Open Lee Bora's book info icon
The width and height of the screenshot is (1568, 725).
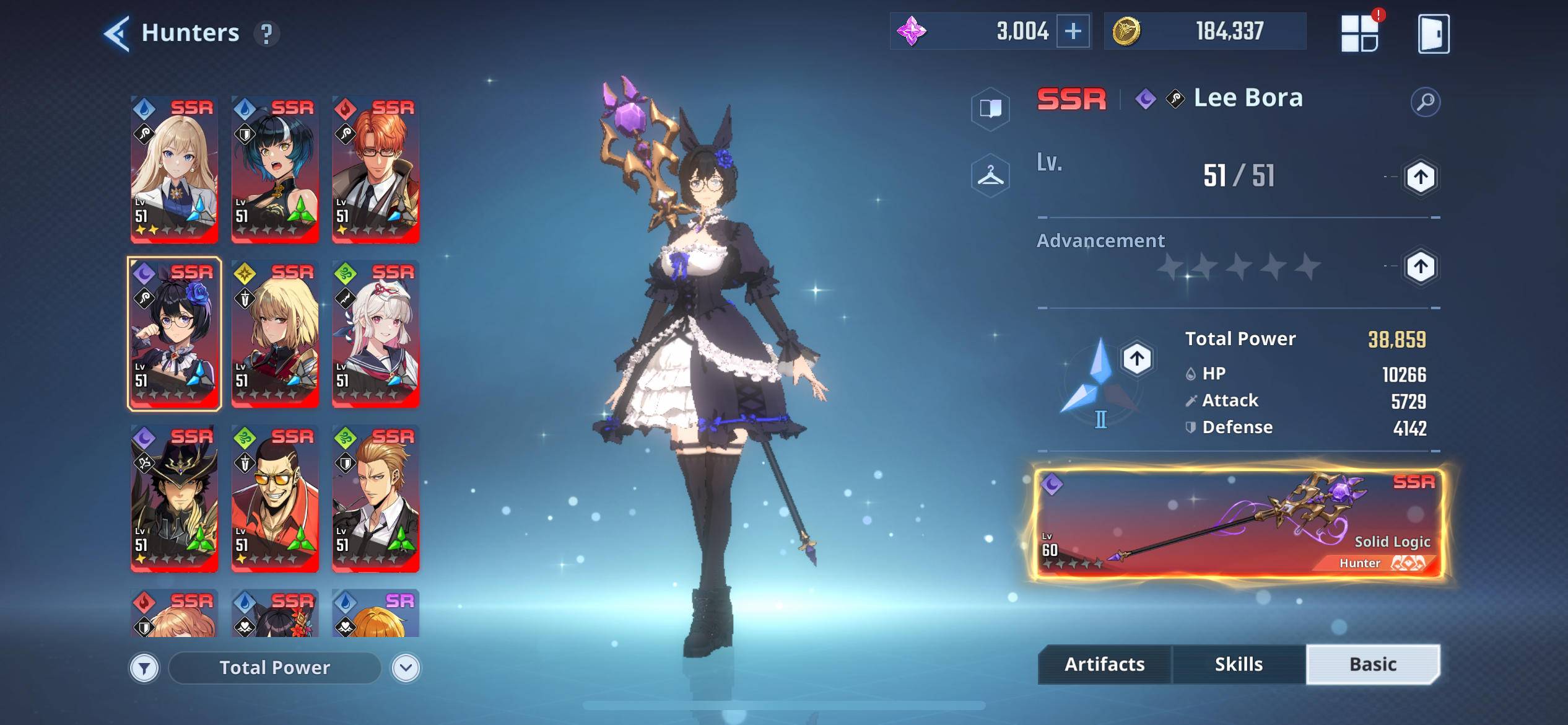[990, 108]
